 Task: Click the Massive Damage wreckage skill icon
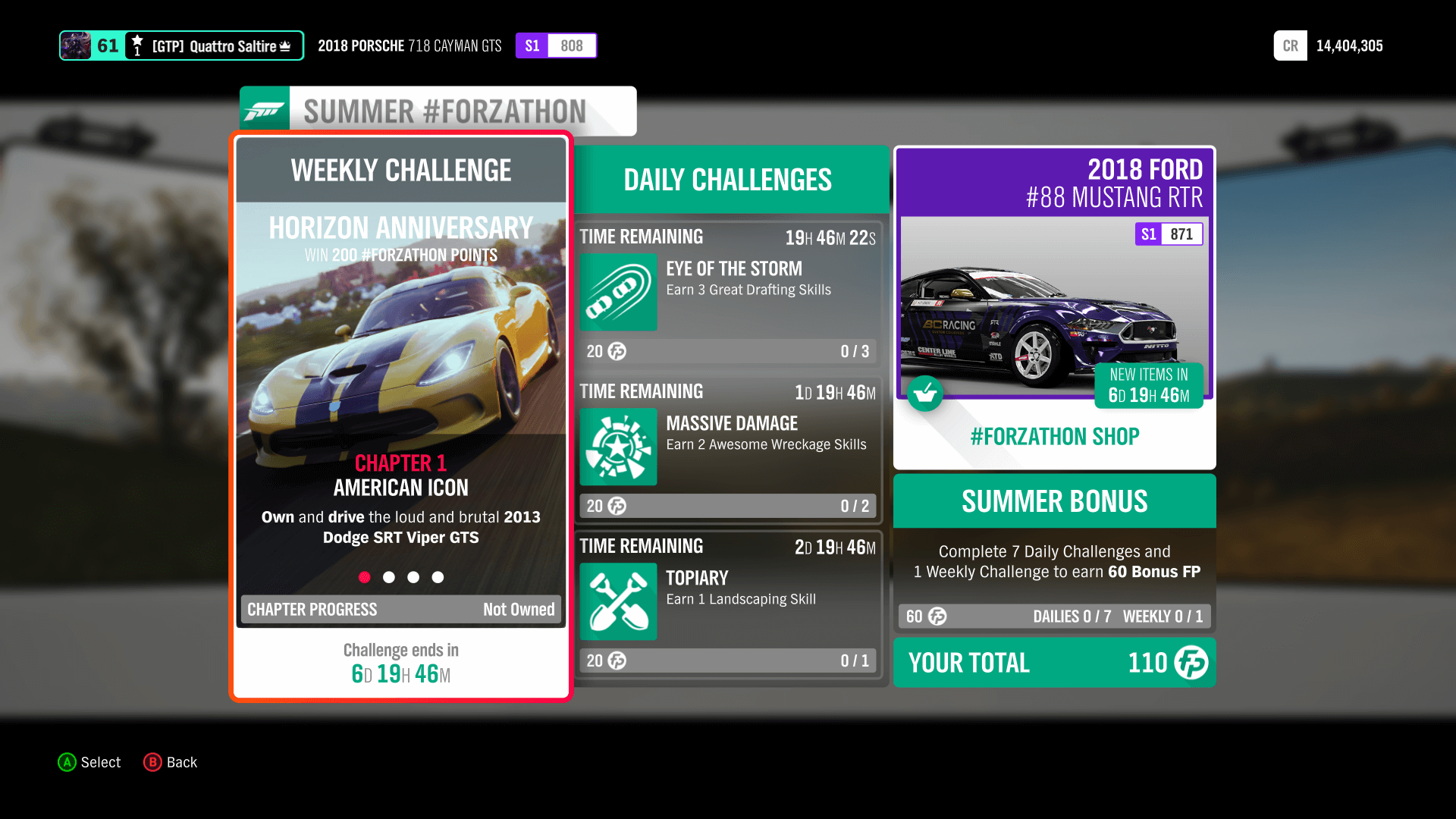tap(618, 447)
